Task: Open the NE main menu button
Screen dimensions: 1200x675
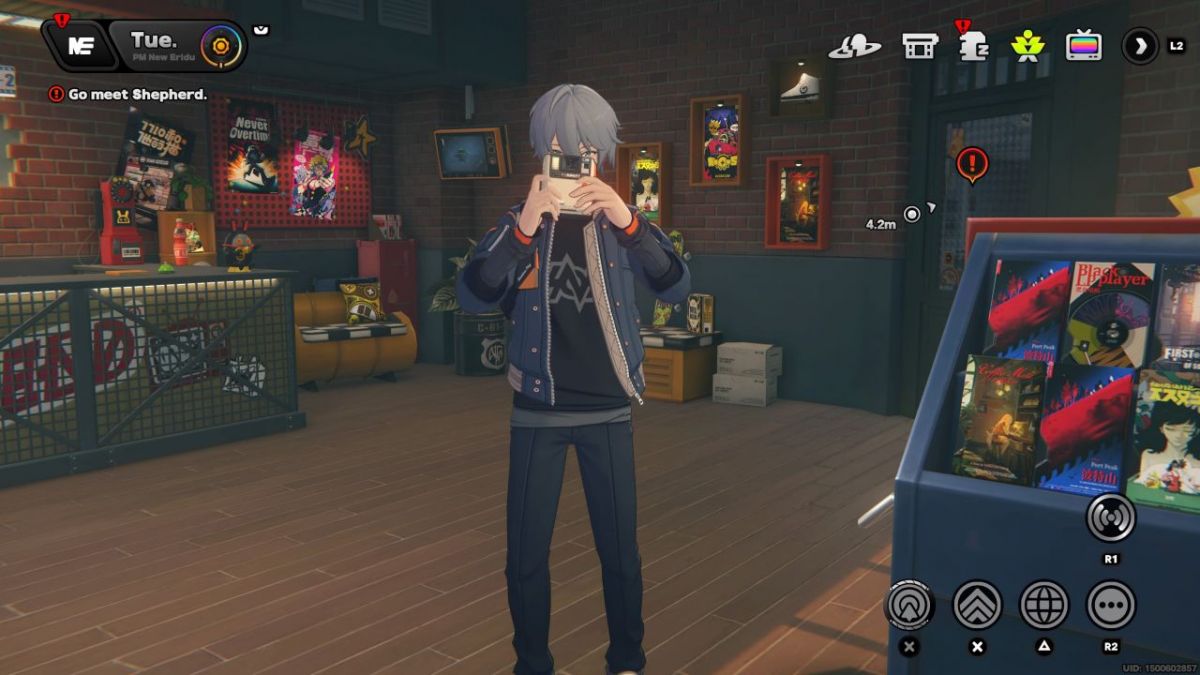Action: [80, 46]
